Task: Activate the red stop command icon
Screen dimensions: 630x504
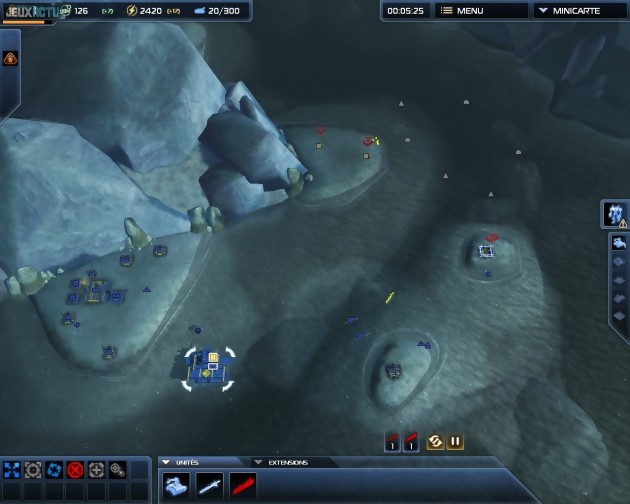Action: click(75, 469)
